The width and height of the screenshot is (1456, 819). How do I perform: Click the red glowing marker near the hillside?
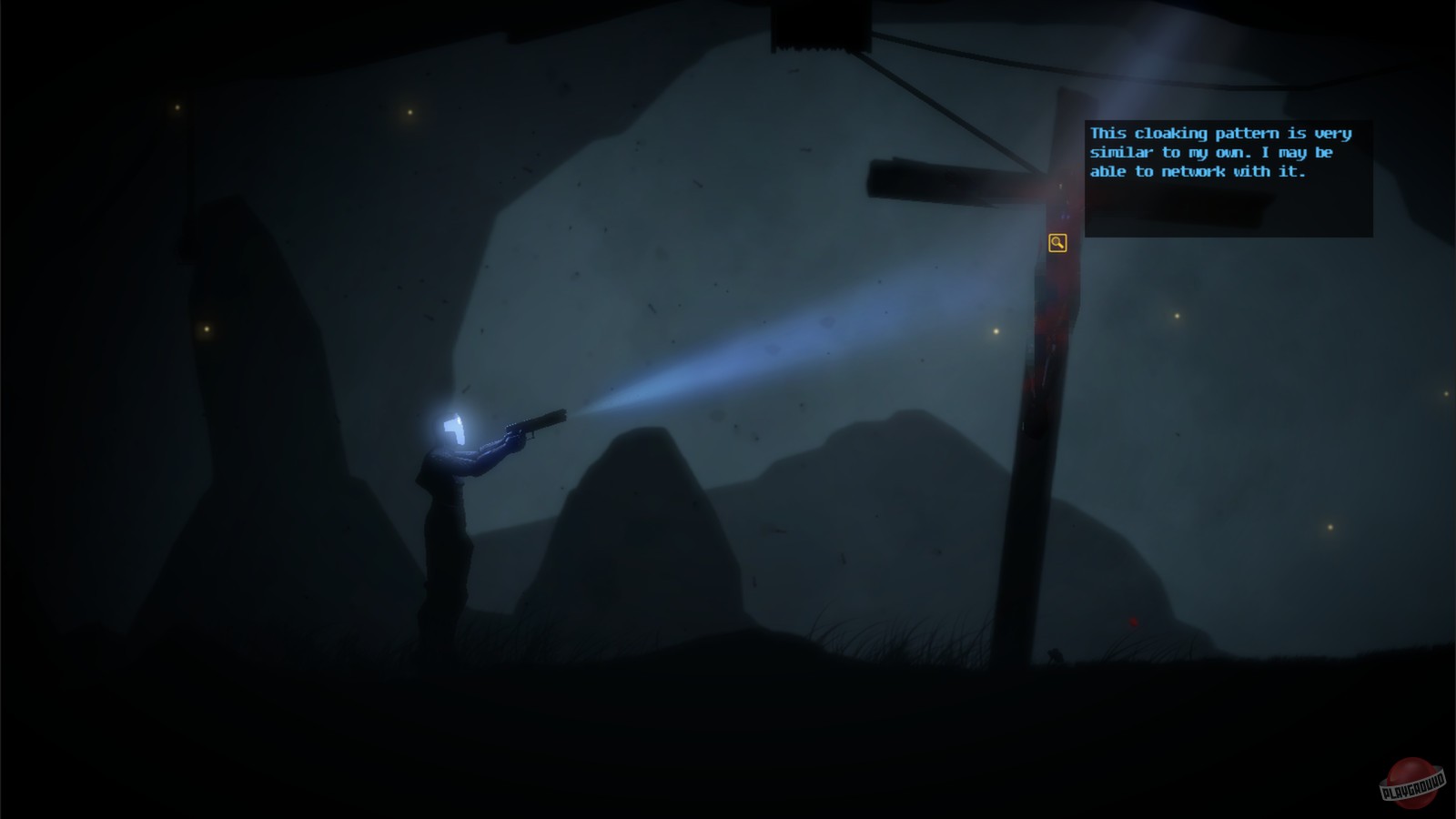coord(1133,623)
